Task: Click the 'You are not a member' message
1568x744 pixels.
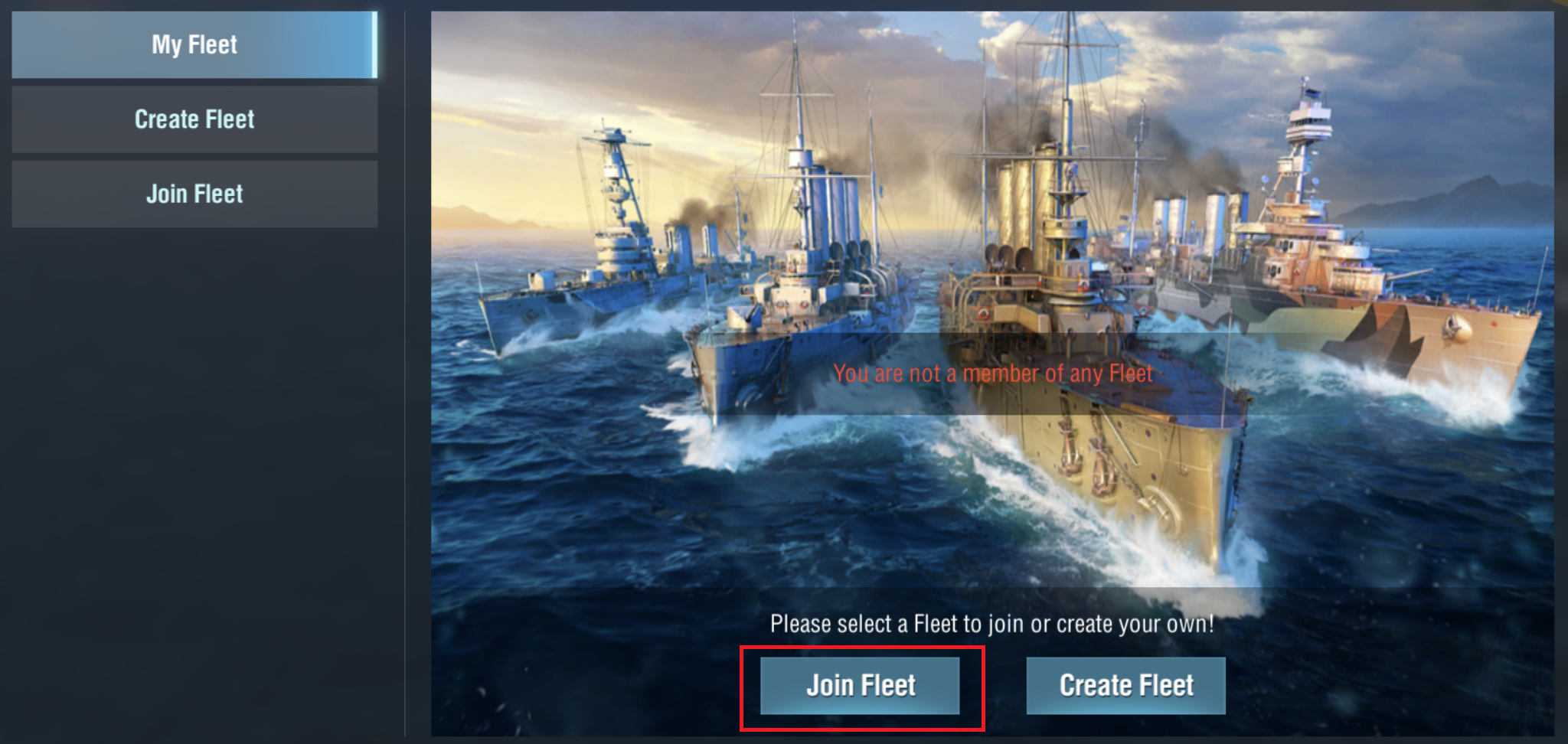Action: point(994,374)
